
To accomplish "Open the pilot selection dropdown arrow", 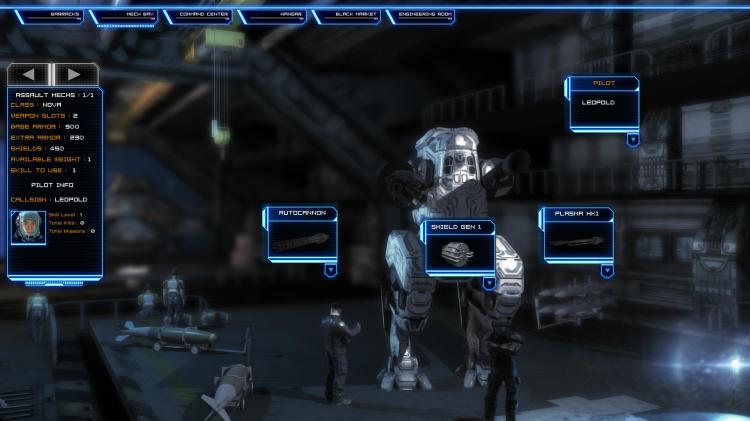I will click(x=633, y=140).
